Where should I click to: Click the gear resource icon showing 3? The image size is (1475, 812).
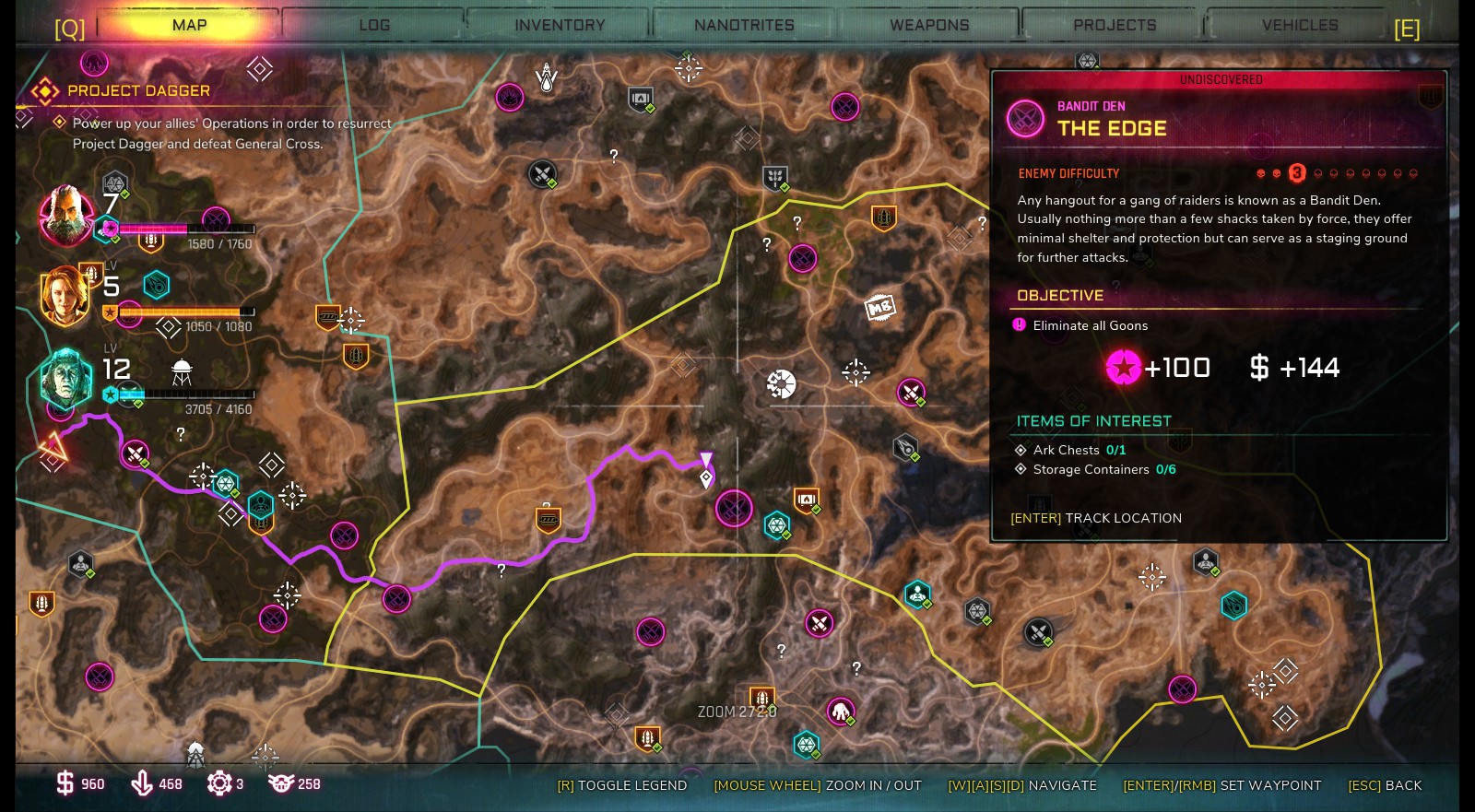point(218,784)
